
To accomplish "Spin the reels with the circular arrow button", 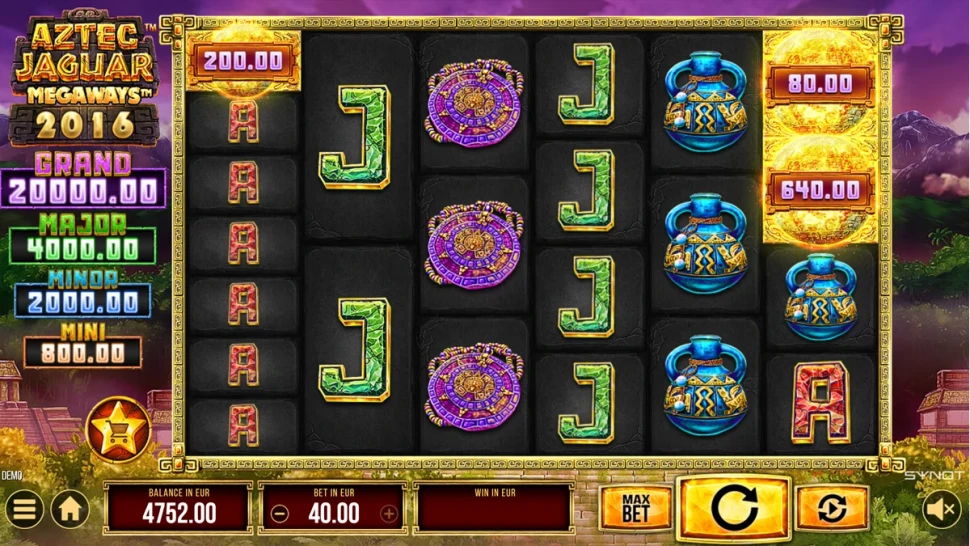I will (x=733, y=509).
